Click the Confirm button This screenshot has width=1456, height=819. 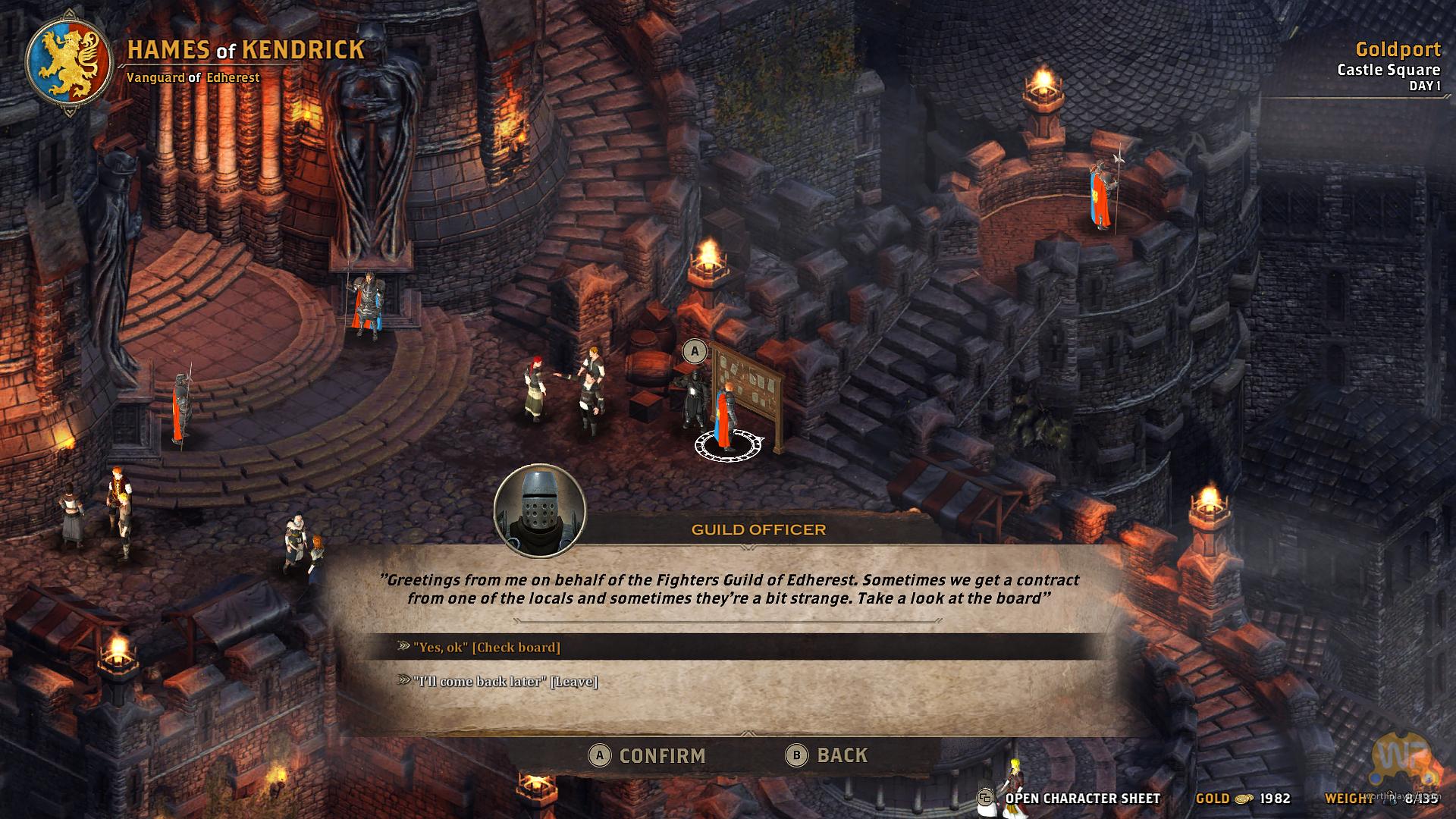(648, 755)
